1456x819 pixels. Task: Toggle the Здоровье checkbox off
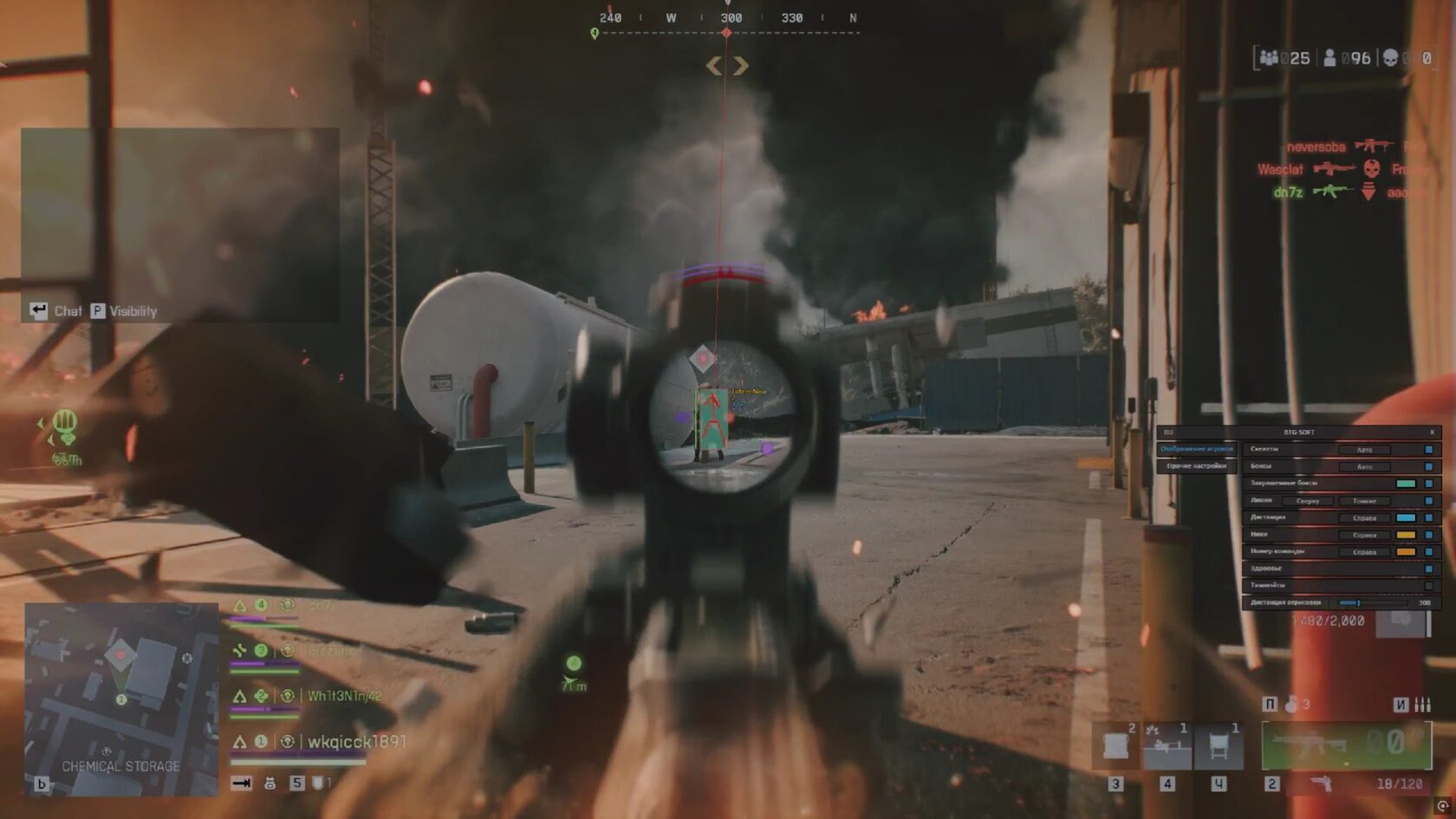point(1429,568)
